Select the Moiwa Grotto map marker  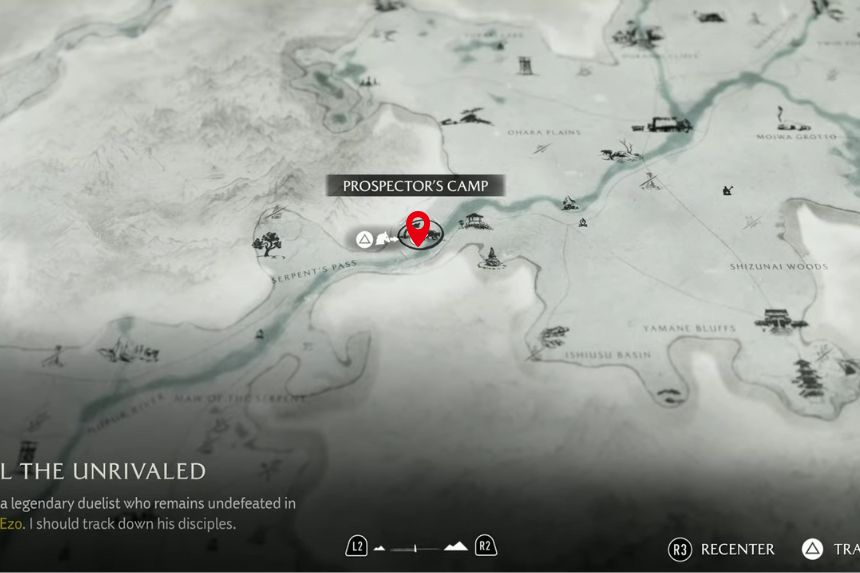pos(795,126)
